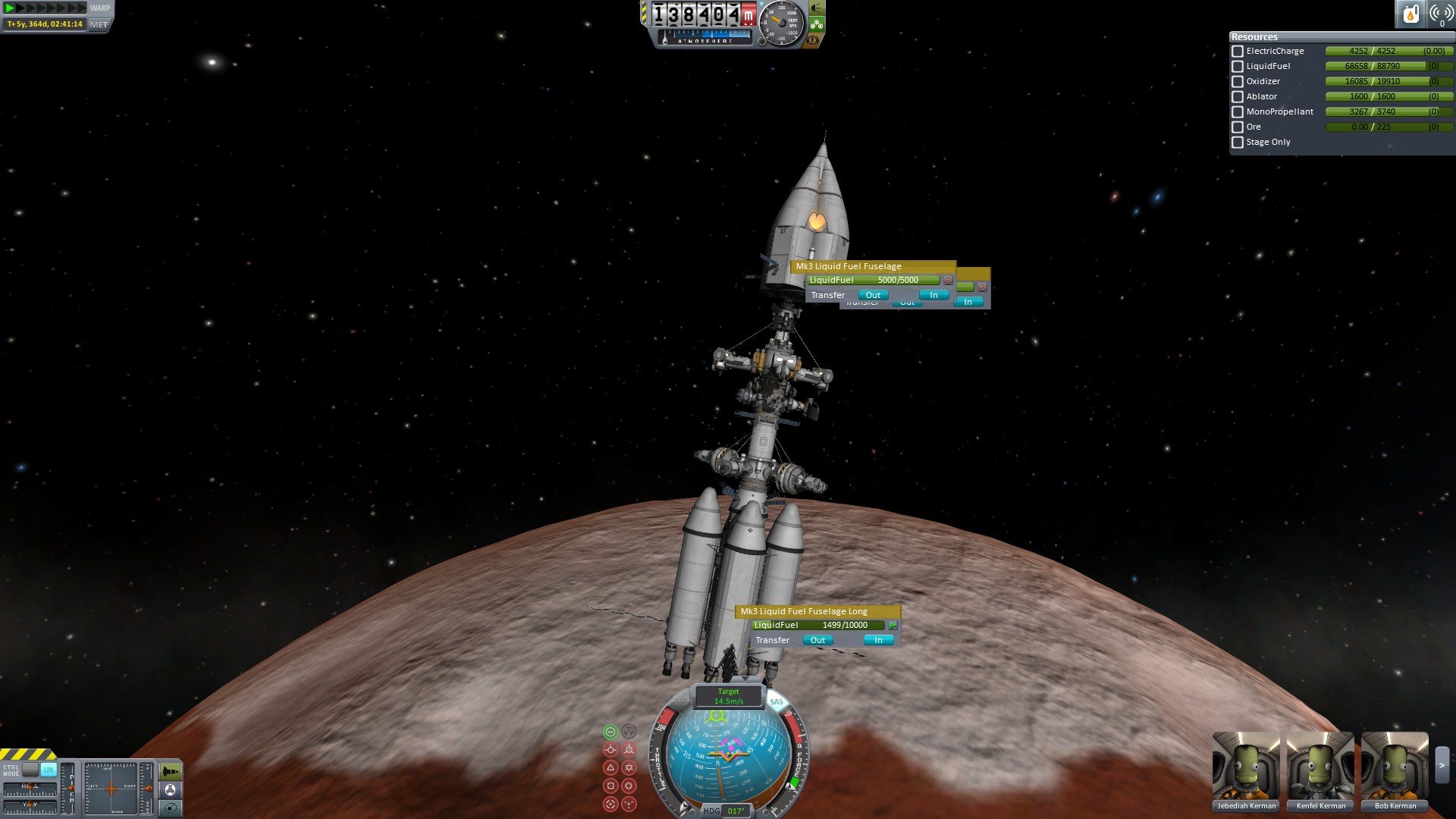Viewport: 1456px width, 819px height.
Task: Activate the green stability assist SAS mode
Action: (x=610, y=732)
